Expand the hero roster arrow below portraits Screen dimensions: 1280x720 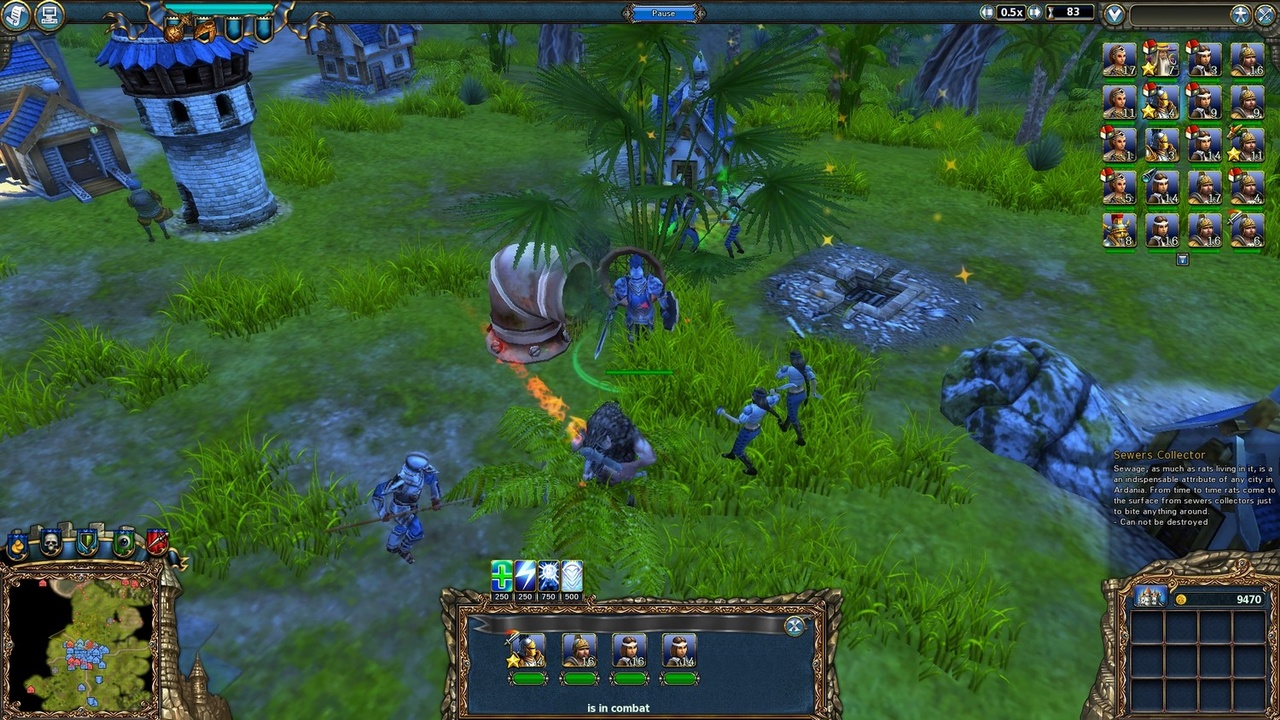[1183, 259]
